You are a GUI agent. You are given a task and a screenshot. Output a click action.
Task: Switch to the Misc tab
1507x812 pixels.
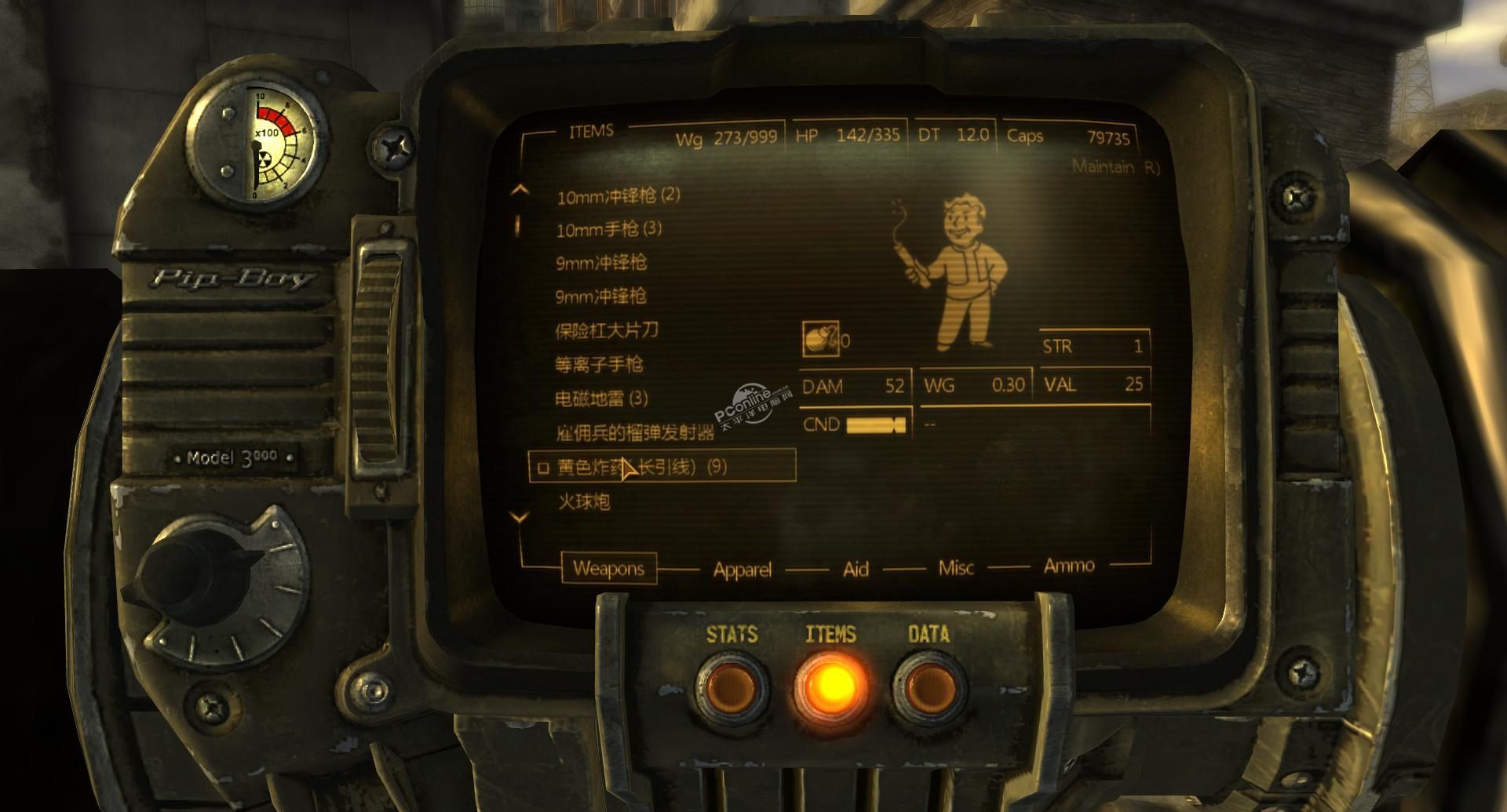[956, 567]
